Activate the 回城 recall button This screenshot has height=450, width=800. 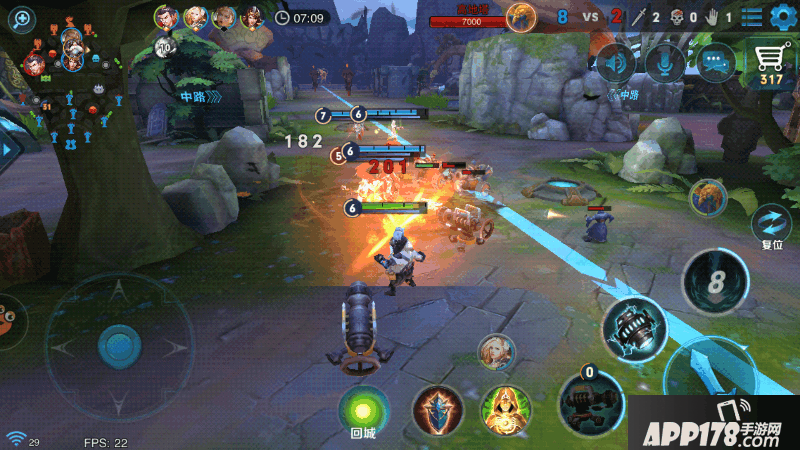[362, 409]
